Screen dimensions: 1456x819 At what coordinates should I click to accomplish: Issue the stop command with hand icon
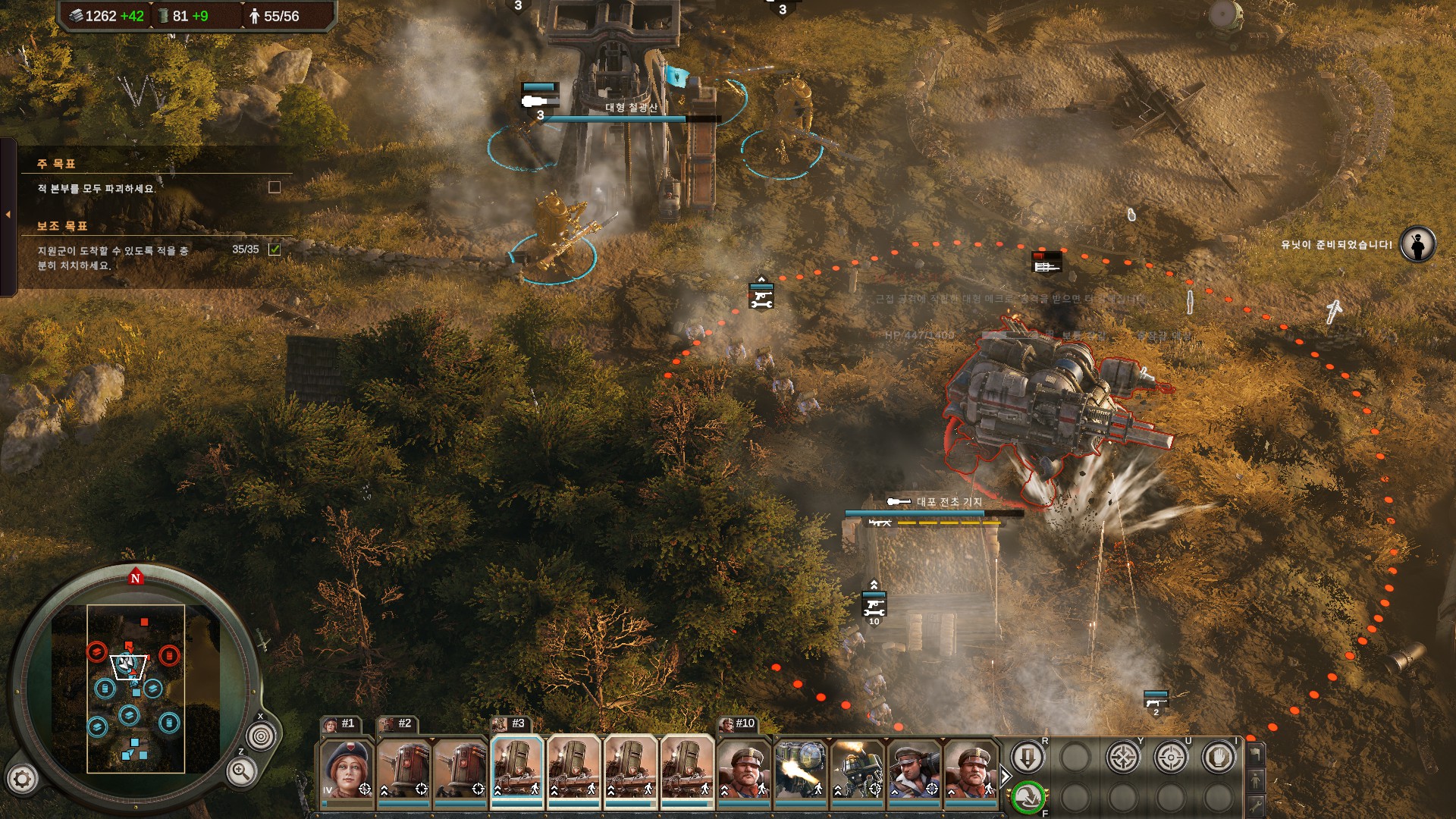pos(1219,758)
